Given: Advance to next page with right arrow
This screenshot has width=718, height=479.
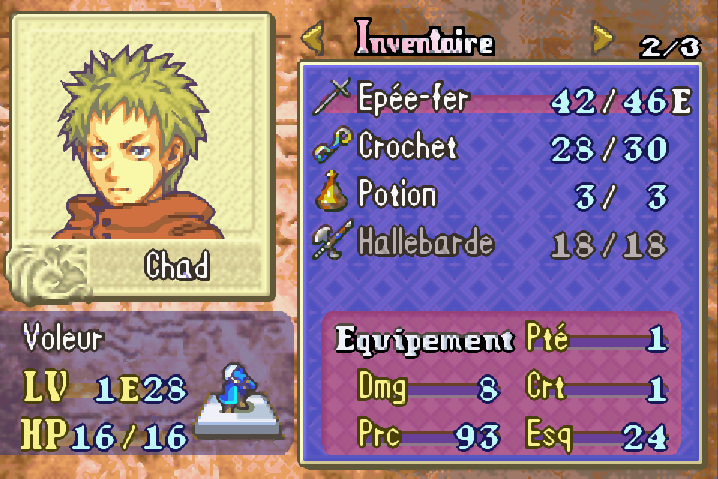Looking at the screenshot, I should pyautogui.click(x=601, y=40).
